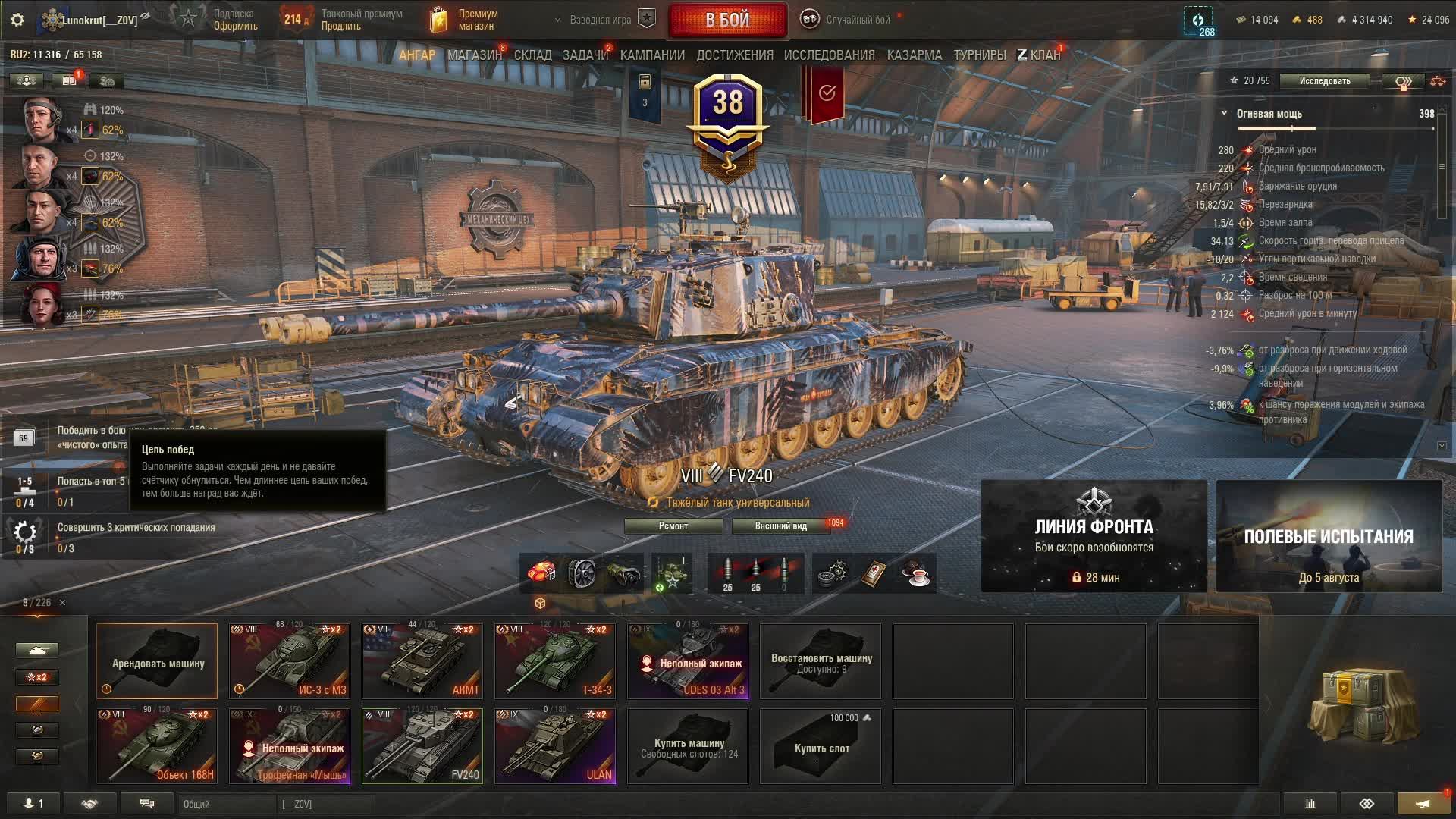
Task: Click the Исследовать button
Action: [x=1324, y=81]
